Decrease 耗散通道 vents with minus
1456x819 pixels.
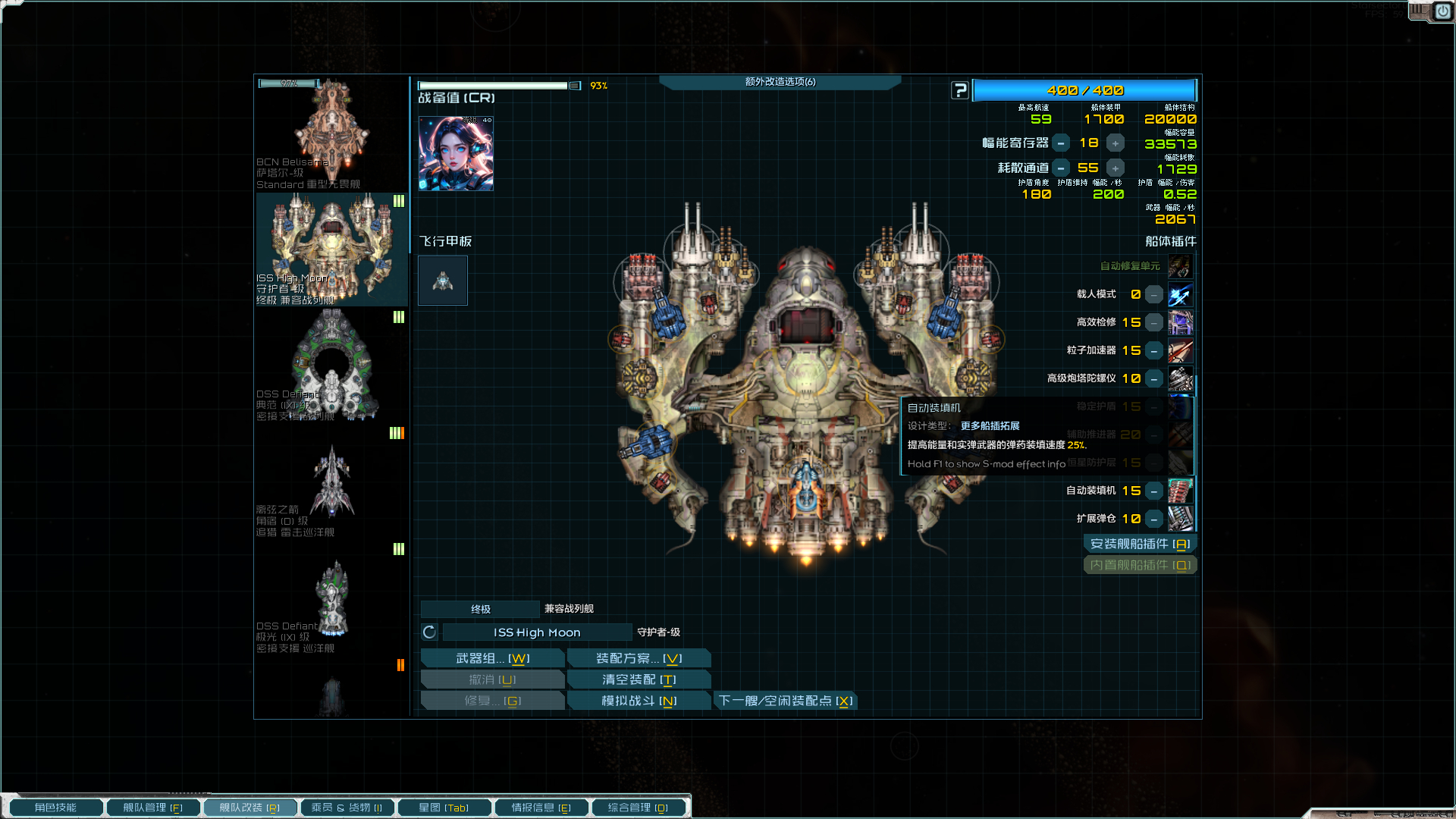[1061, 168]
